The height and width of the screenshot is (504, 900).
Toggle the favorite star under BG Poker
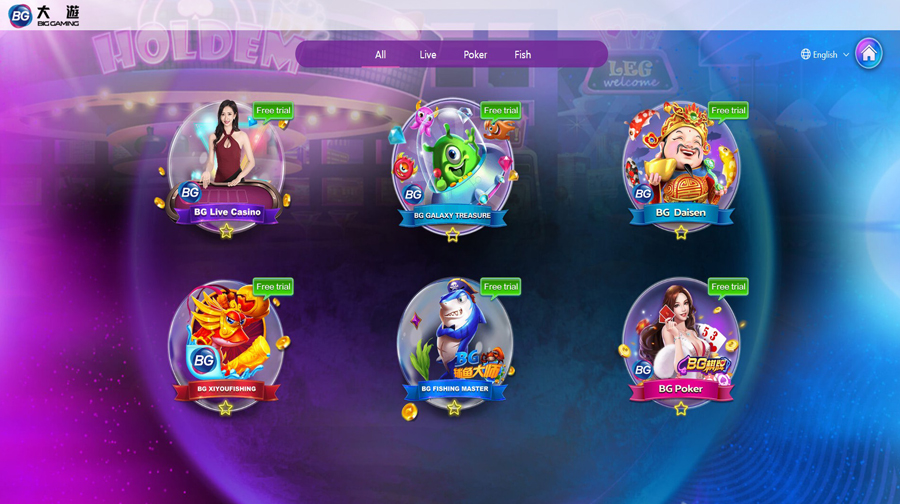pyautogui.click(x=681, y=408)
